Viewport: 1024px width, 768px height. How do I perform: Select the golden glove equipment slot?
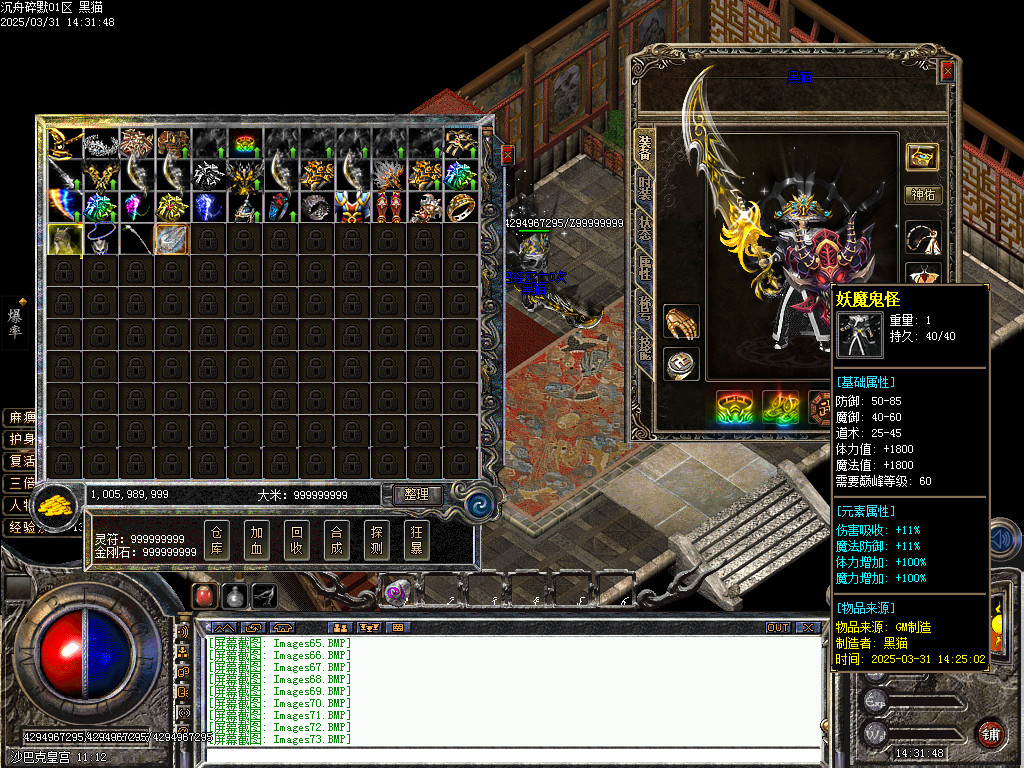[x=681, y=322]
